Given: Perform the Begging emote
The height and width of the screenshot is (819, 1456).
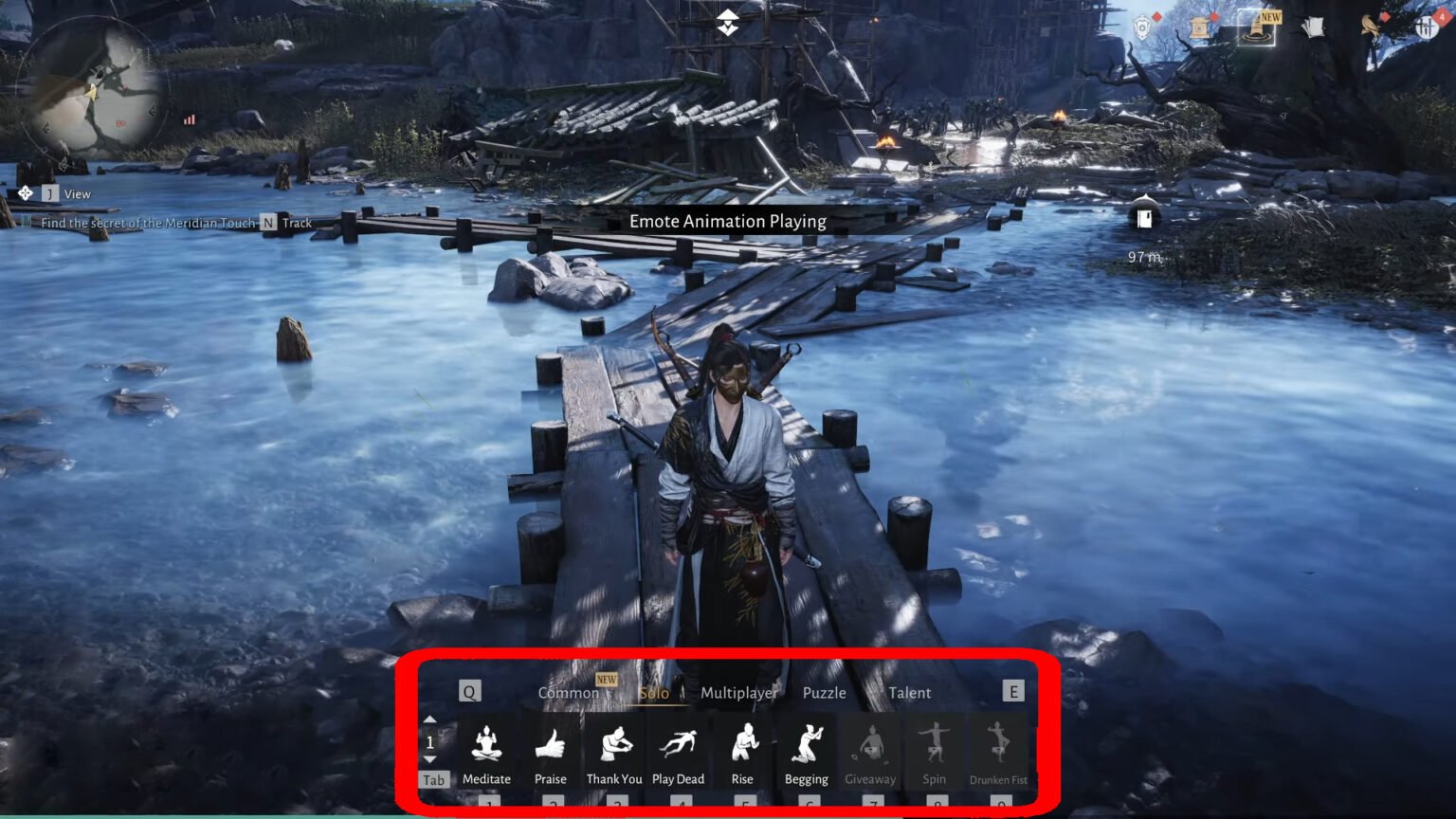Looking at the screenshot, I should [807, 745].
